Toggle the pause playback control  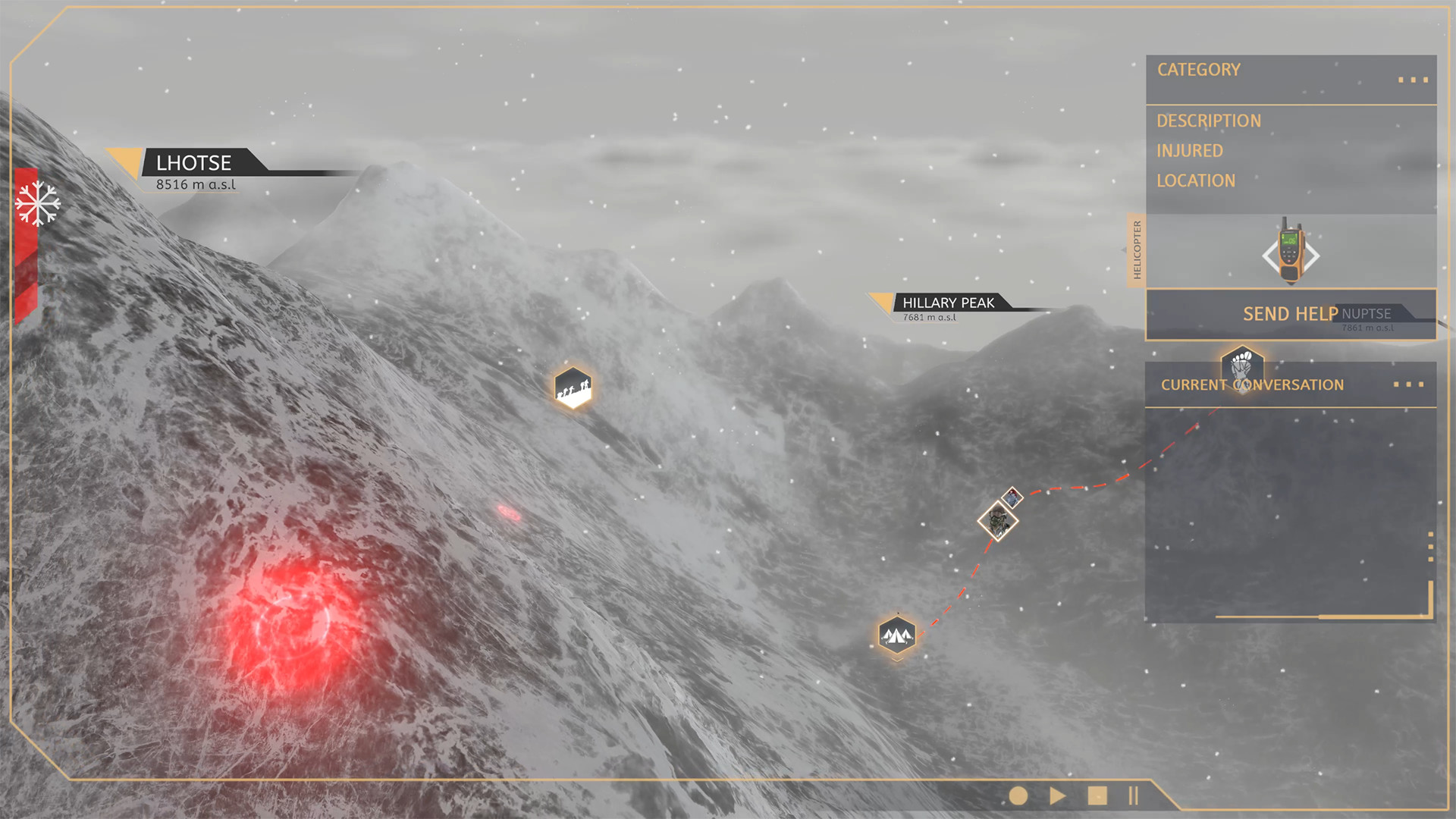pos(1133,797)
